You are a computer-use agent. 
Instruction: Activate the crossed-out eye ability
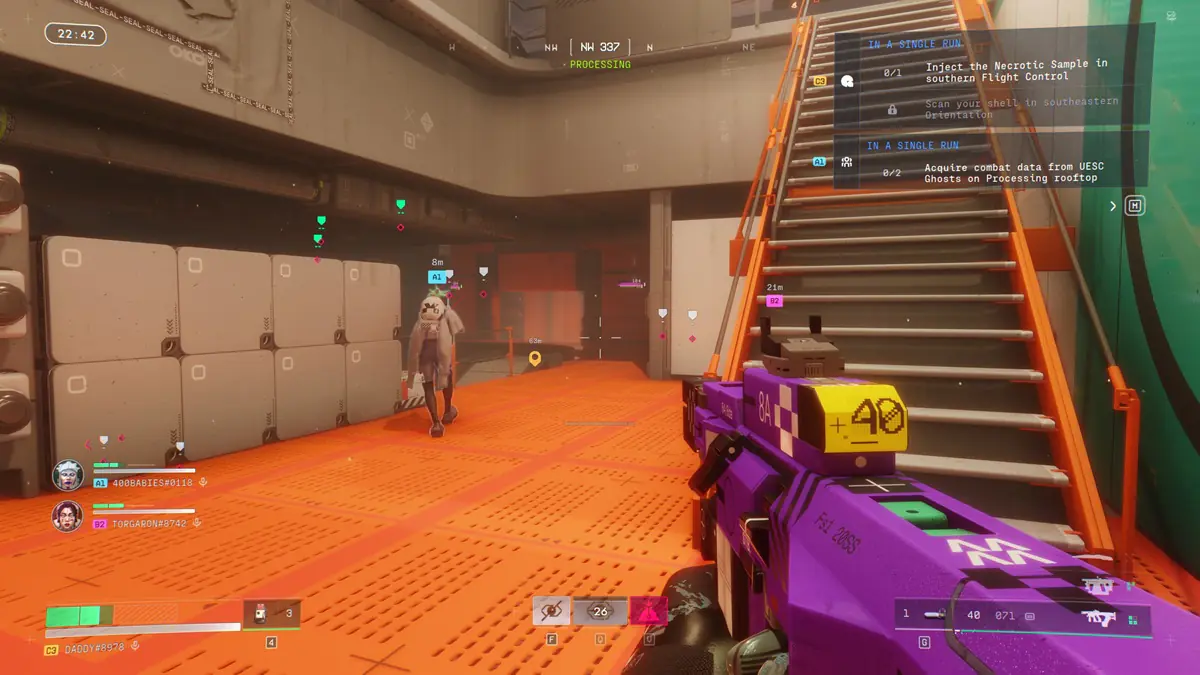pyautogui.click(x=551, y=610)
